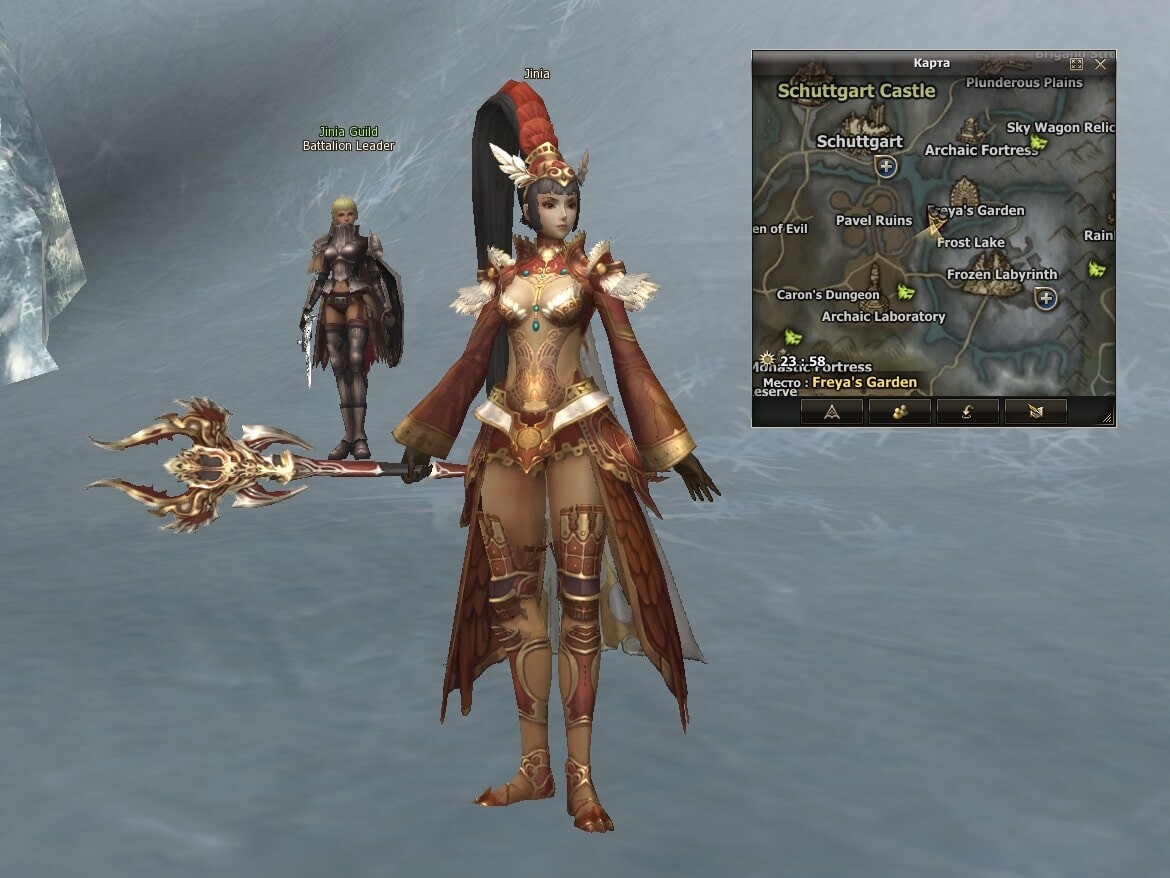
Task: Select the Archaic Fortress map label
Action: click(980, 150)
